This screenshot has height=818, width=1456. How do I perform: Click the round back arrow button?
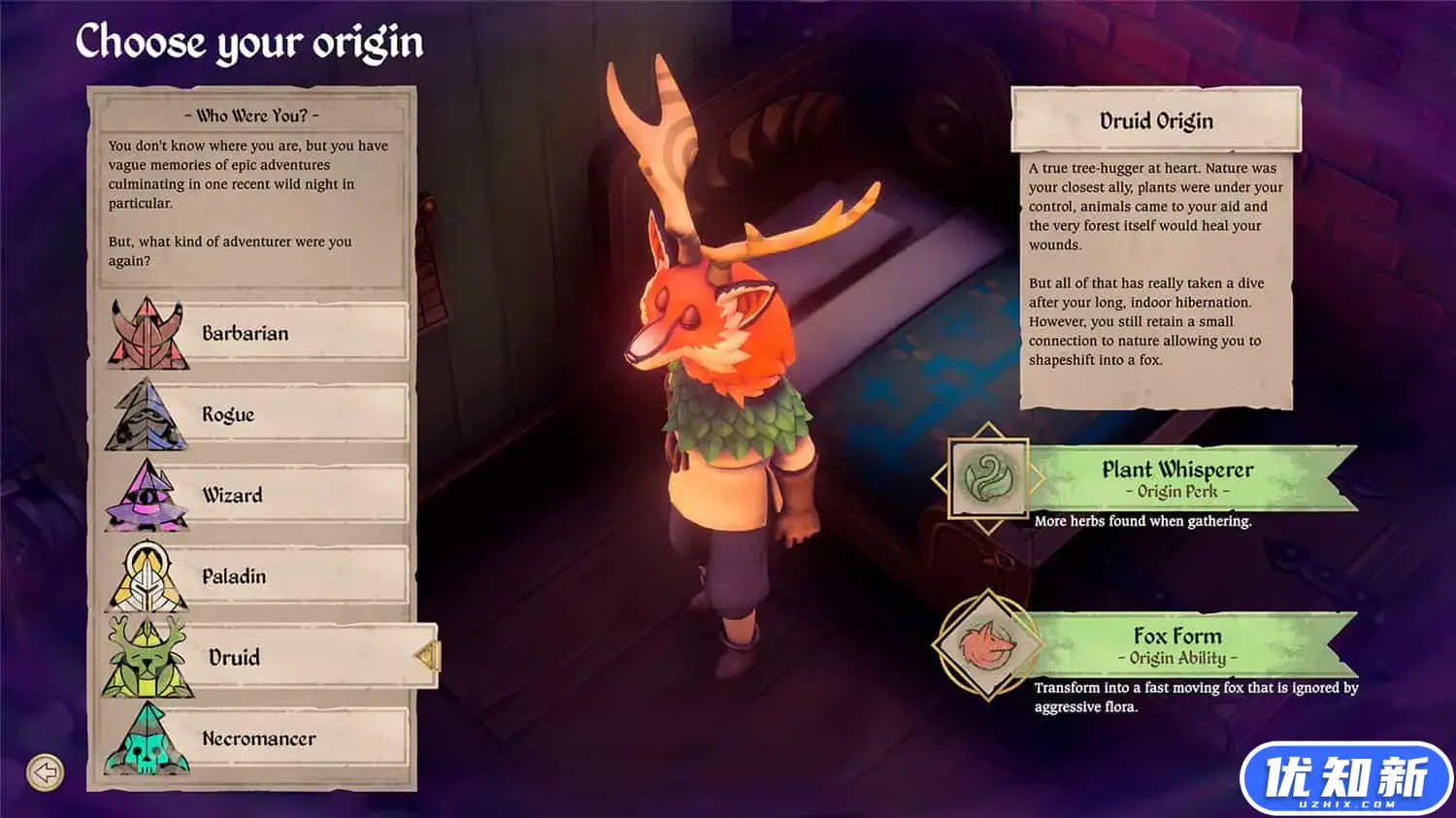[x=45, y=772]
